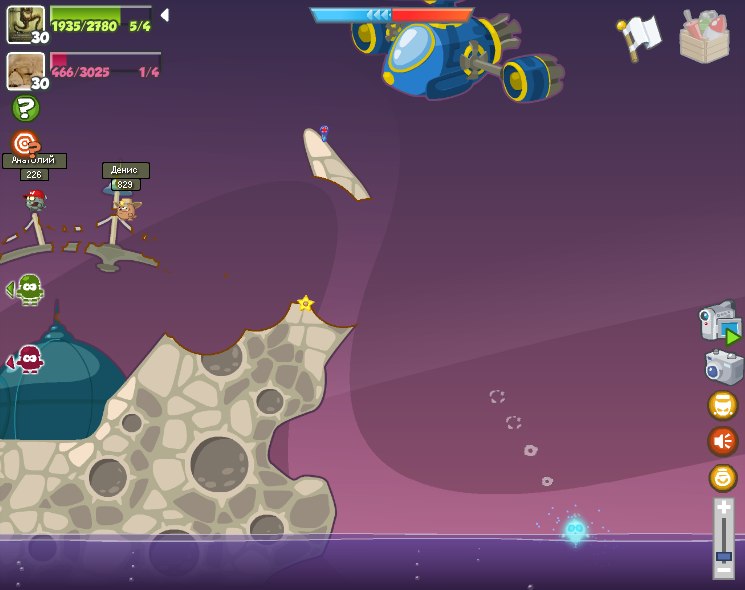Viewport: 745px width, 590px height.
Task: Select the green team avatar portrait
Action: pyautogui.click(x=25, y=25)
